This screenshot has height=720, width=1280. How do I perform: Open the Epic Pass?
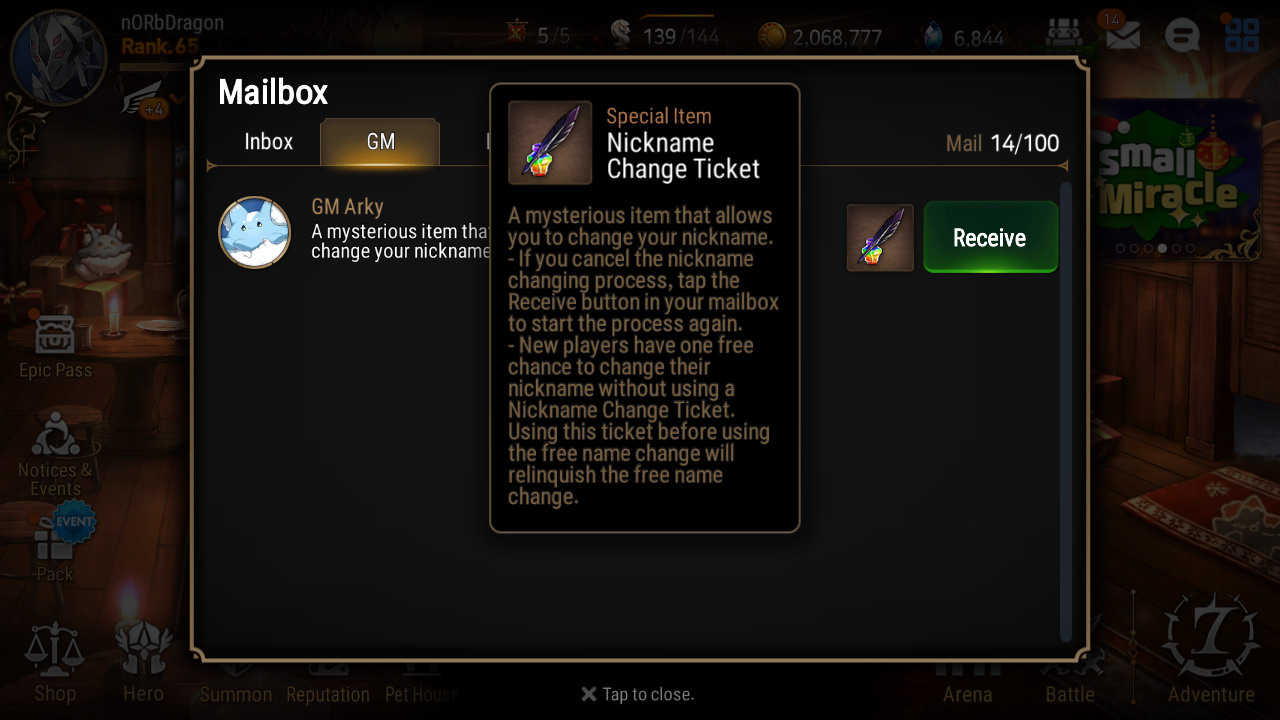(x=55, y=345)
